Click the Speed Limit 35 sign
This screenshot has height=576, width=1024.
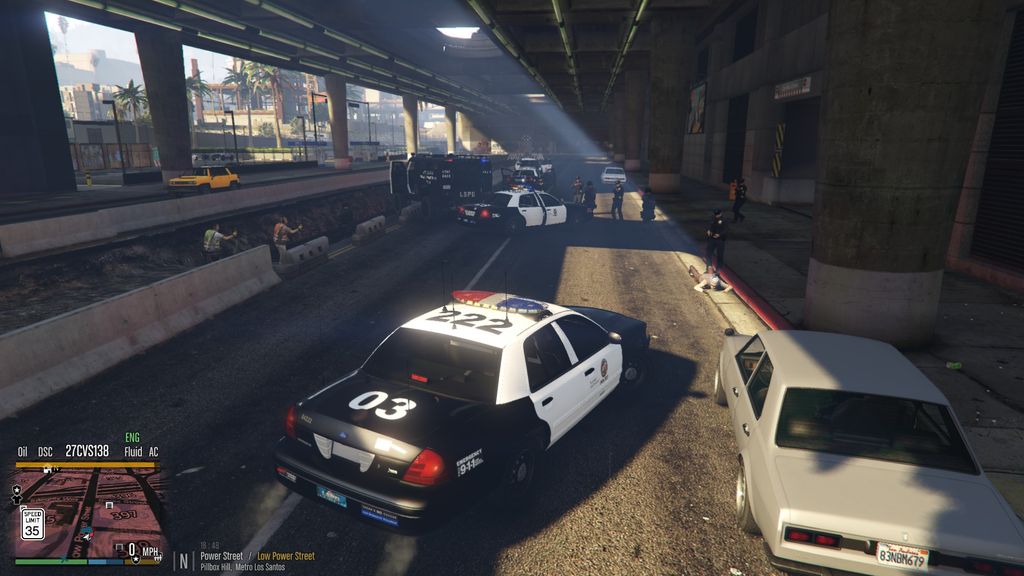coord(32,523)
